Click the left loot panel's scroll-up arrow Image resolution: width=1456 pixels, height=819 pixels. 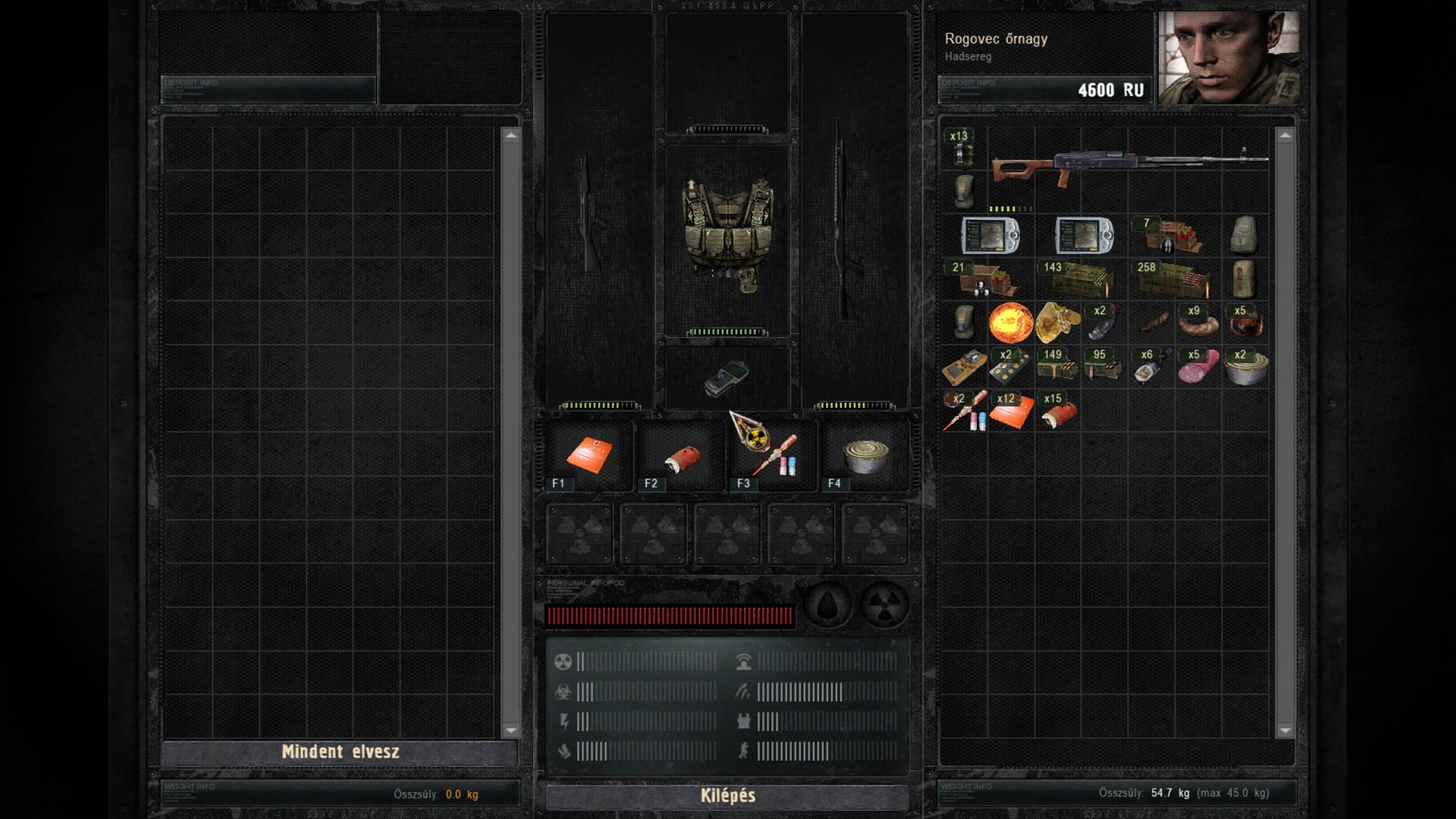coord(510,136)
